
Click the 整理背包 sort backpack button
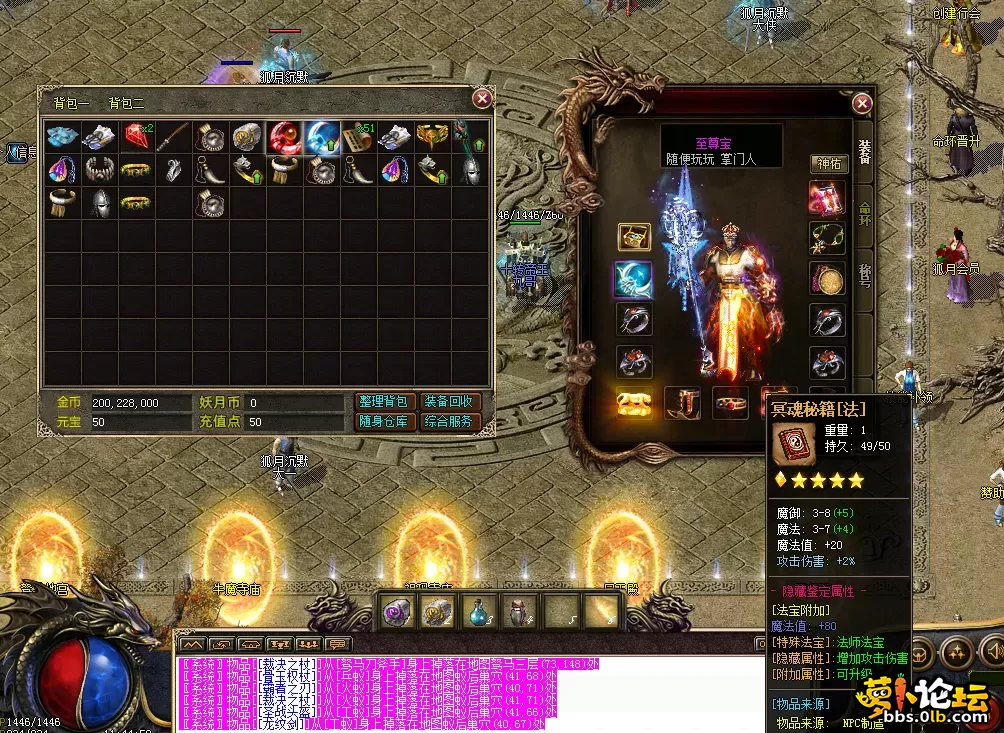[x=384, y=402]
